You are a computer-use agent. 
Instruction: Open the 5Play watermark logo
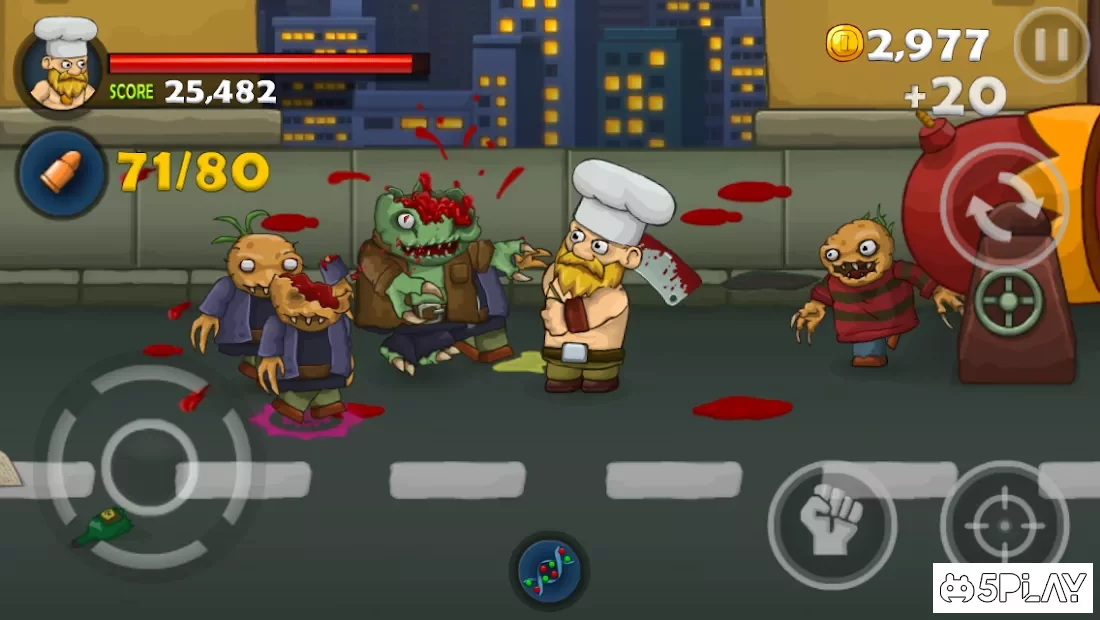pos(1012,588)
